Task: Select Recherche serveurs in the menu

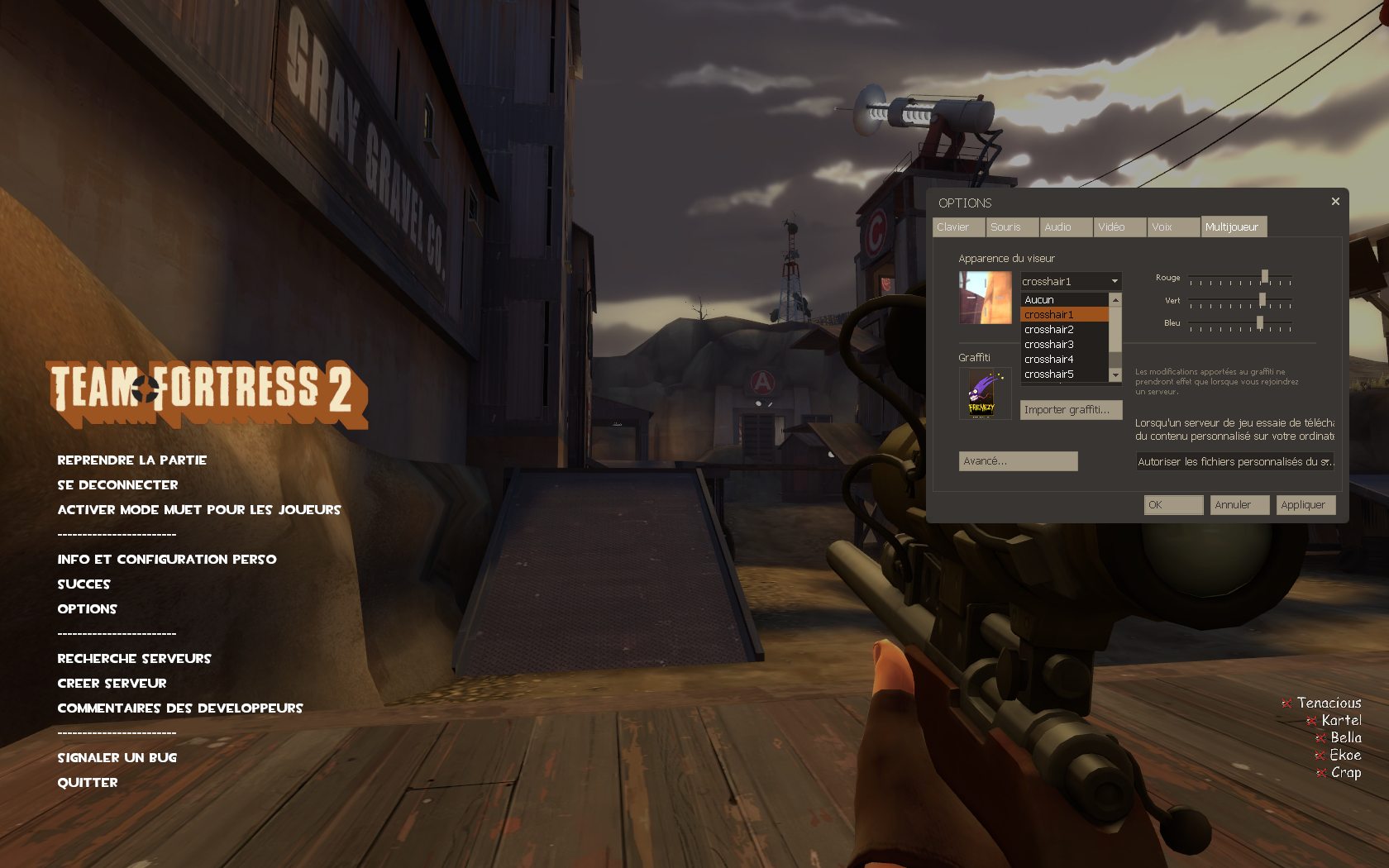Action: [134, 659]
